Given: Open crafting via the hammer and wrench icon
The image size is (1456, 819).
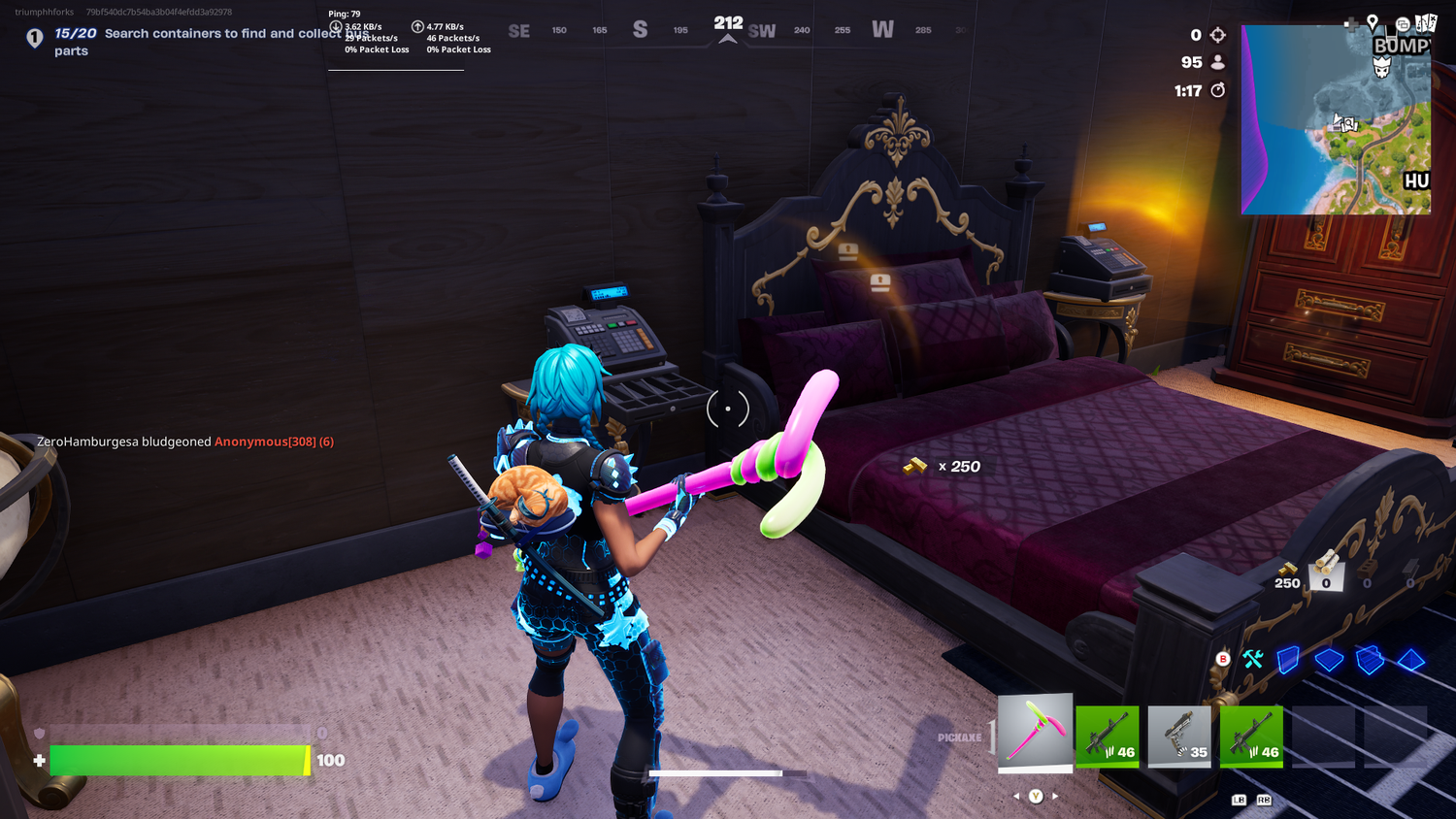Looking at the screenshot, I should pos(1253,660).
